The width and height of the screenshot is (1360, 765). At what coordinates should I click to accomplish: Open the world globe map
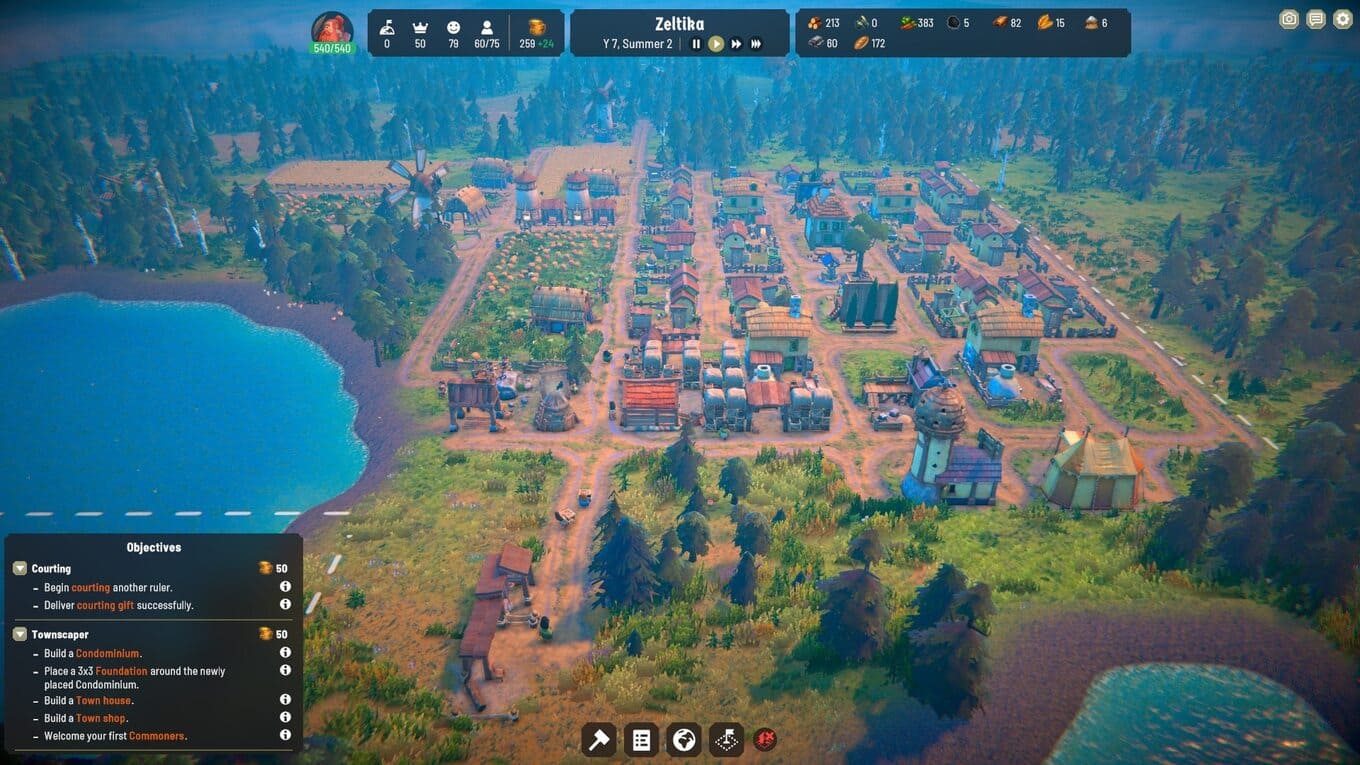pos(684,740)
